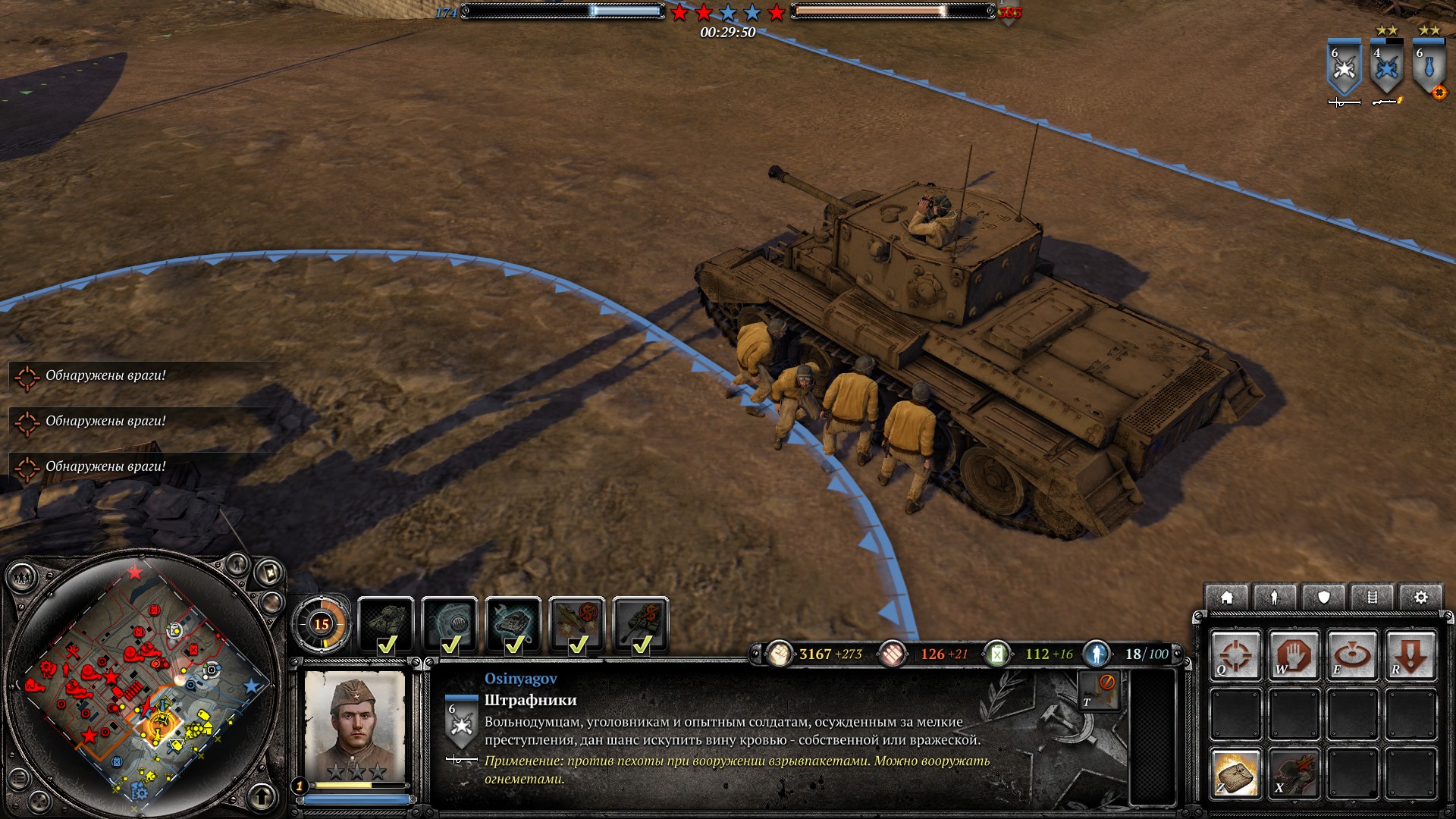The width and height of the screenshot is (1456, 819).
Task: Click the Osinyagov soldier portrait
Action: coord(355,725)
